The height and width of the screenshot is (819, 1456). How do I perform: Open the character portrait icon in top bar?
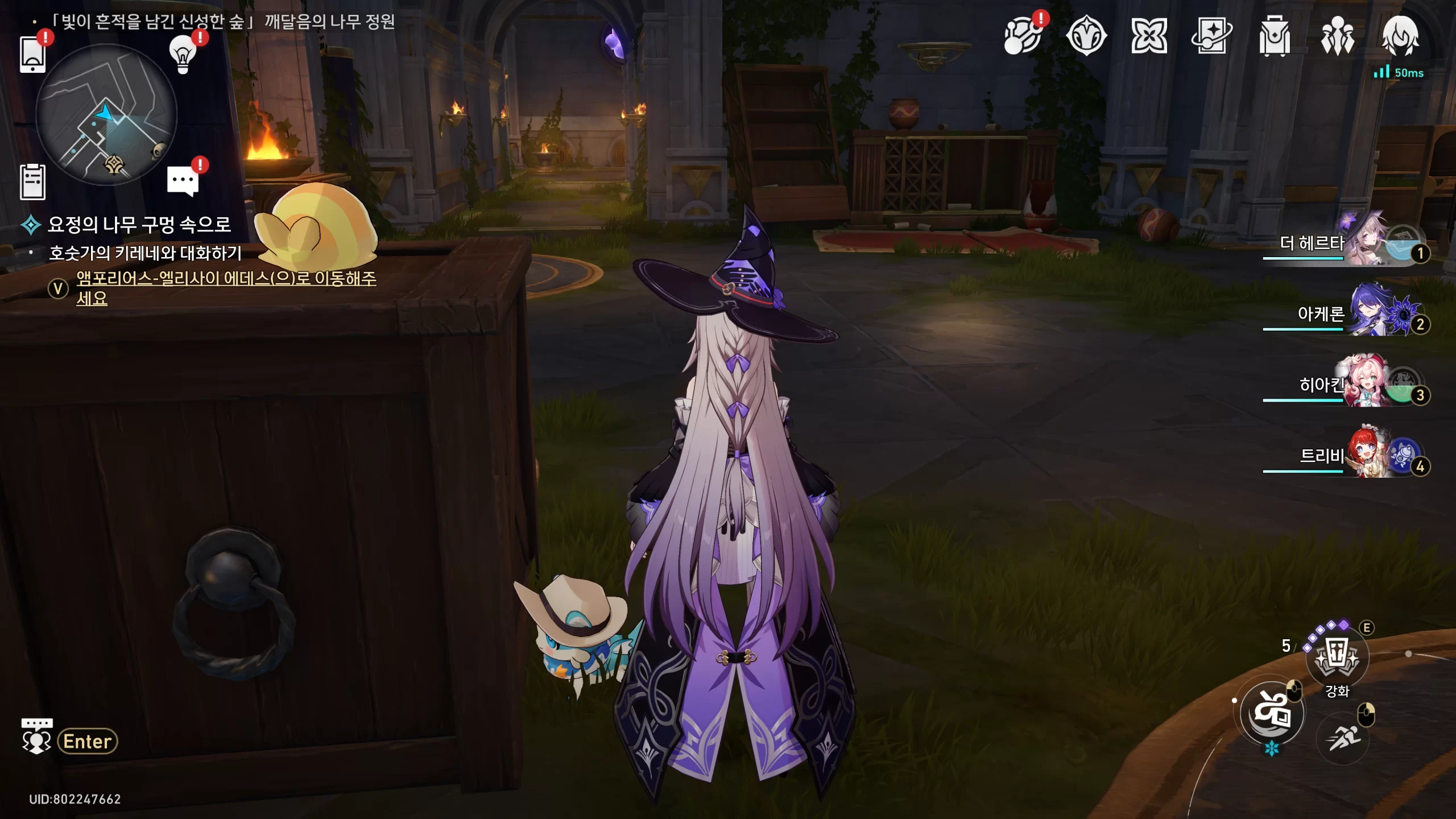point(1400,37)
